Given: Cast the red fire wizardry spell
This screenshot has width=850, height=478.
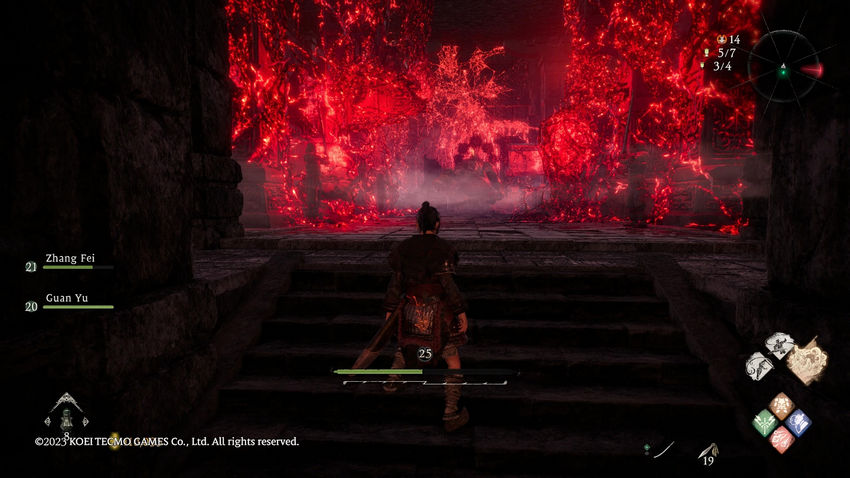Looking at the screenshot, I should point(781,439).
